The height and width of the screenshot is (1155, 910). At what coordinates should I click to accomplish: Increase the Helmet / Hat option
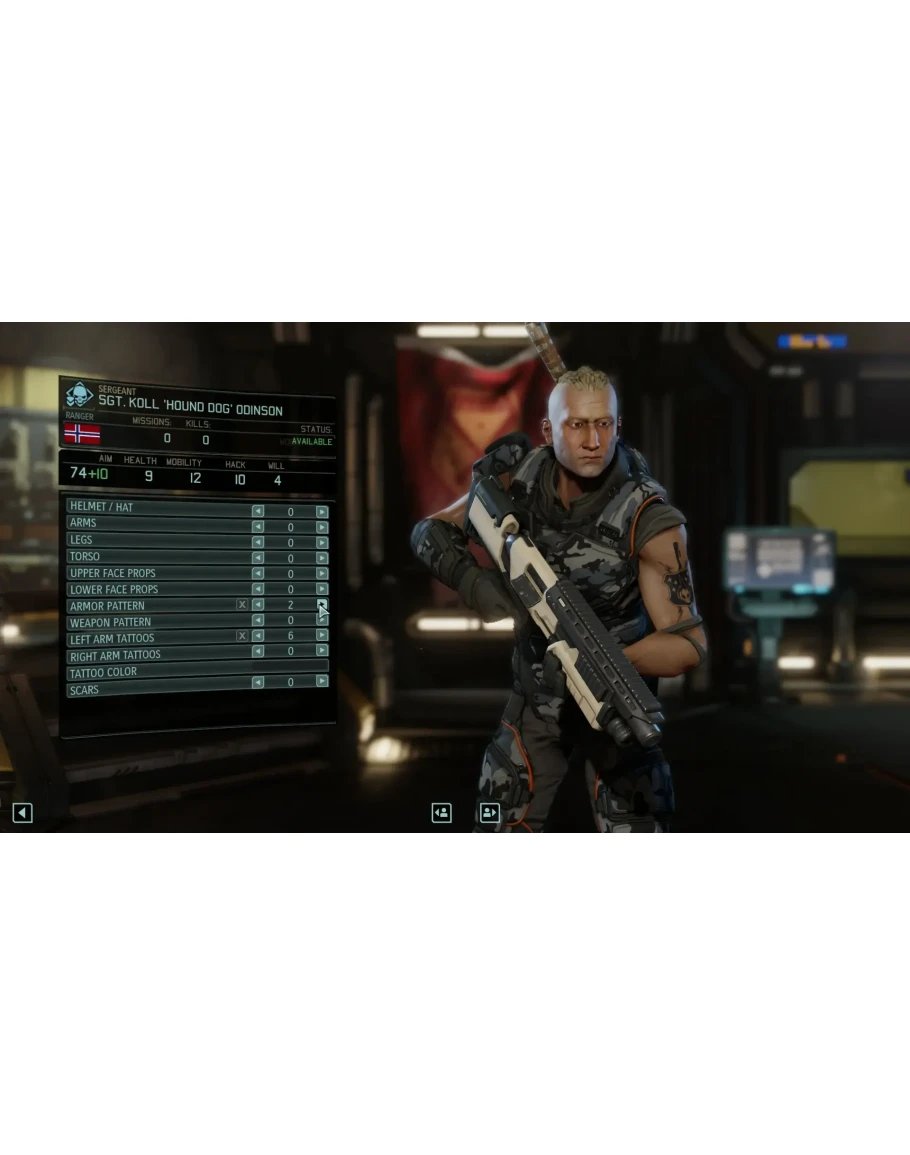click(x=322, y=511)
